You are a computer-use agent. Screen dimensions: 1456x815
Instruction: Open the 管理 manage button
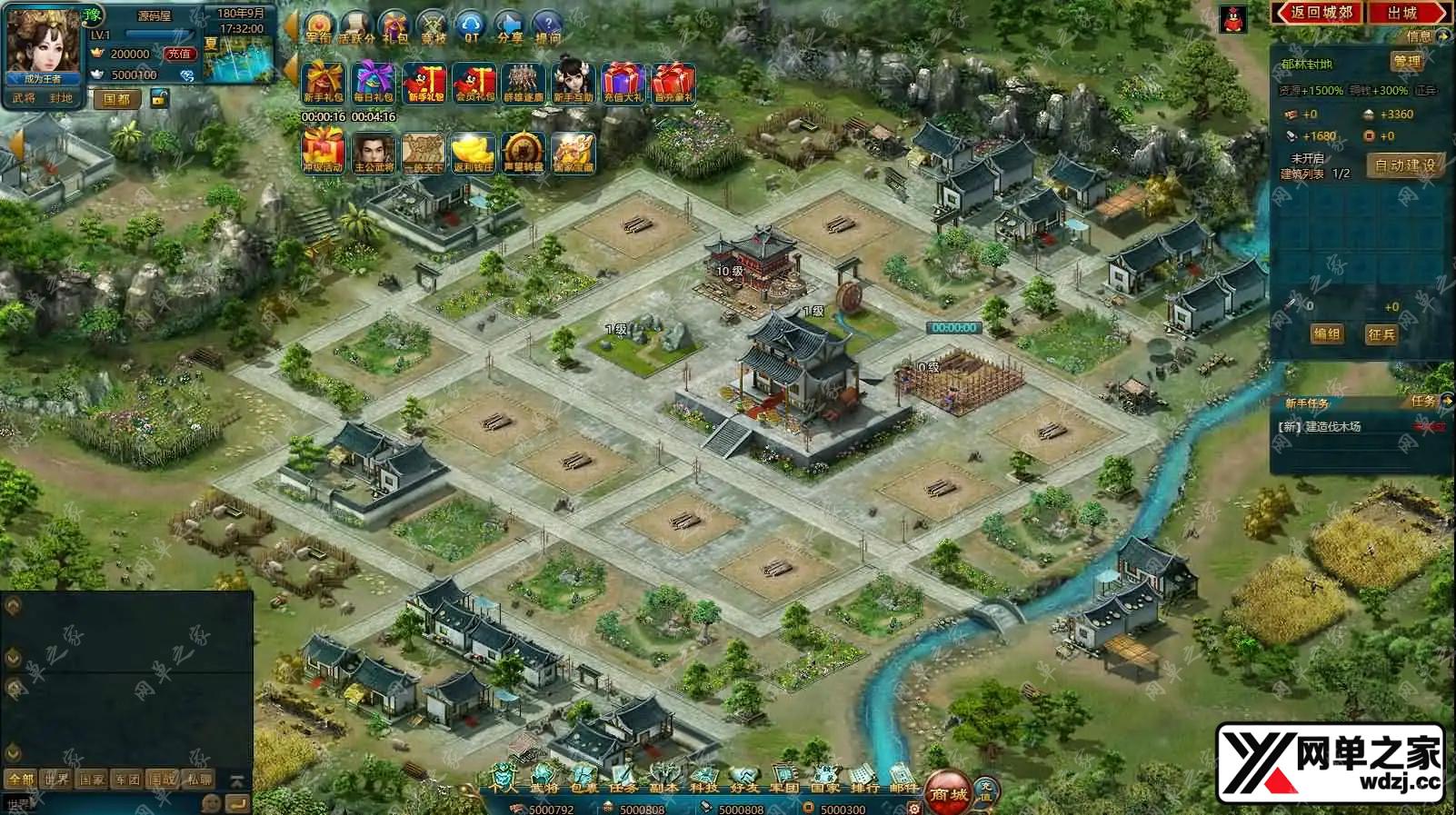(x=1406, y=62)
